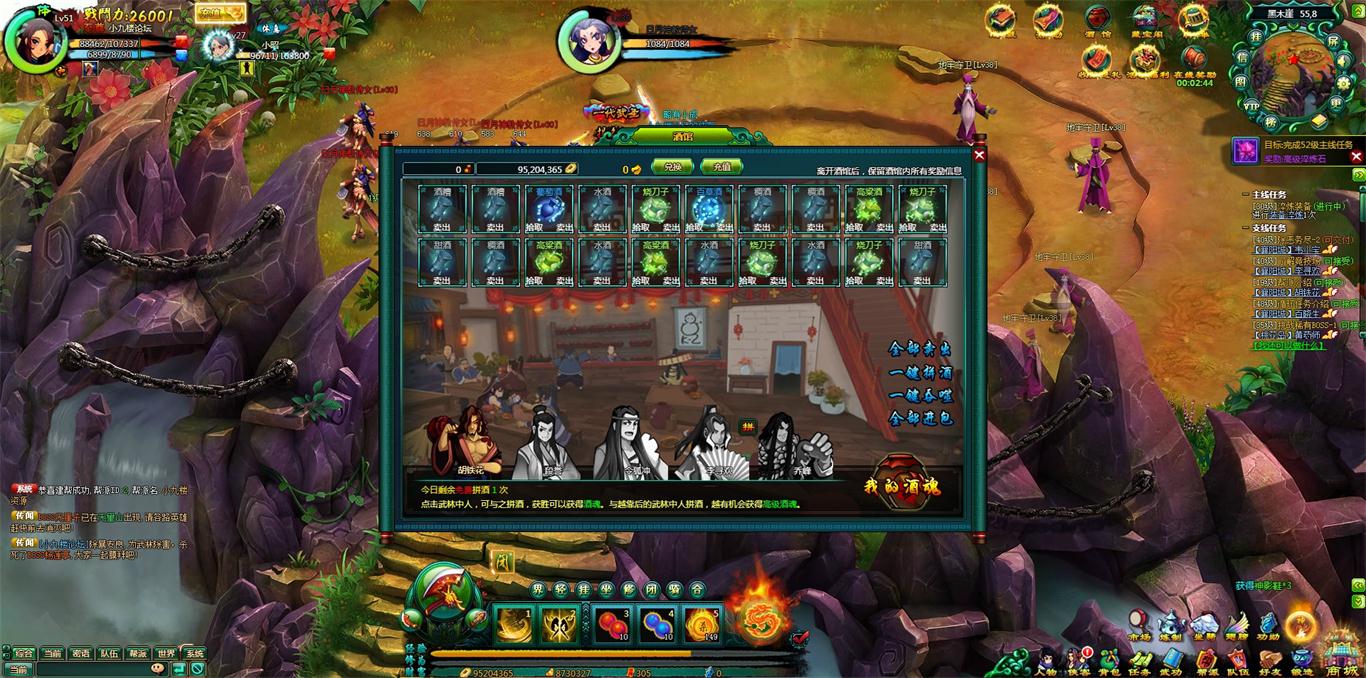Dismiss the 52级主线任务 goal banner
Image resolution: width=1366 pixels, height=678 pixels.
pos(1357,156)
